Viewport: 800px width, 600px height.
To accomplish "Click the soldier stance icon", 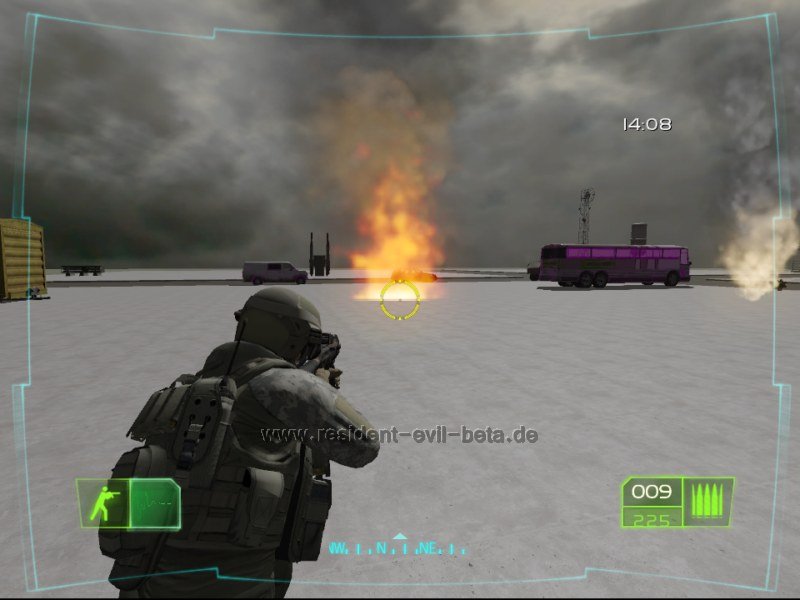I will click(103, 504).
